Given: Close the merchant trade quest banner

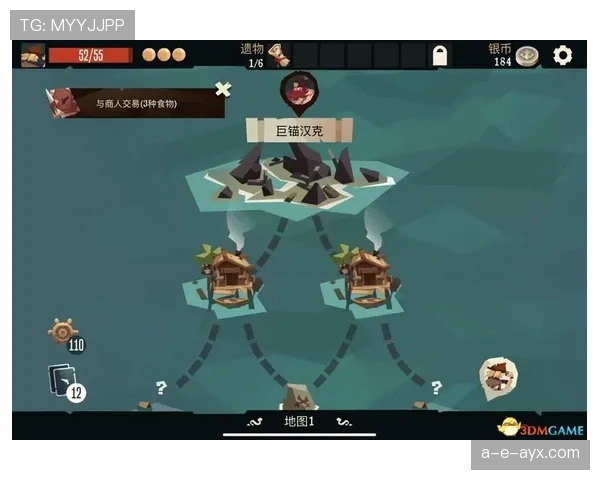Looking at the screenshot, I should pyautogui.click(x=223, y=89).
